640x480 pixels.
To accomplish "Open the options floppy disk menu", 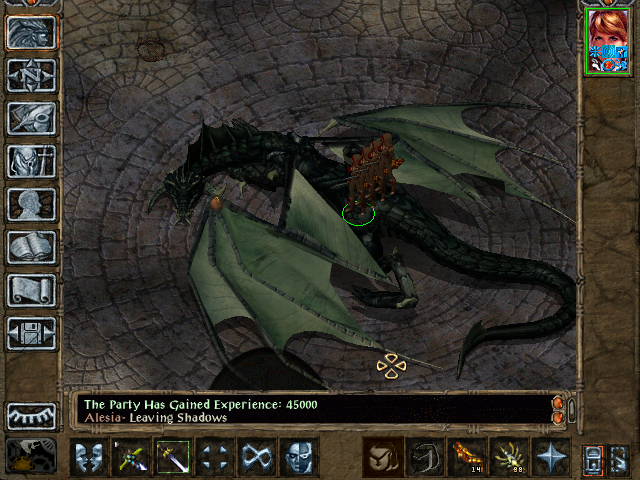I will (x=31, y=333).
